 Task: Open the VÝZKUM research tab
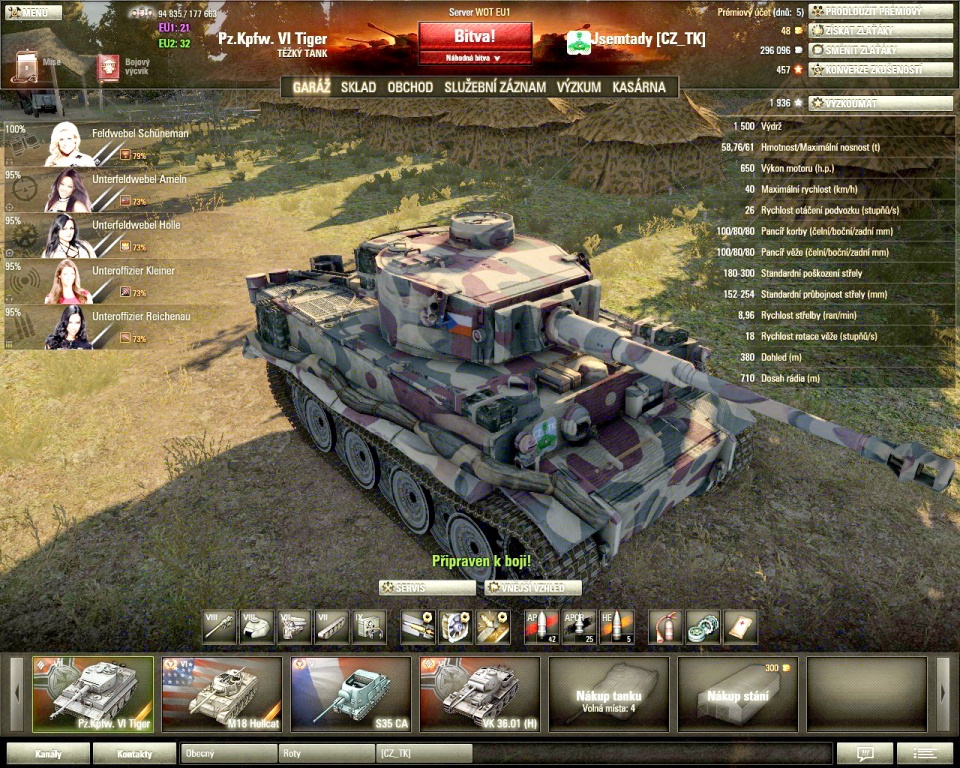(579, 87)
